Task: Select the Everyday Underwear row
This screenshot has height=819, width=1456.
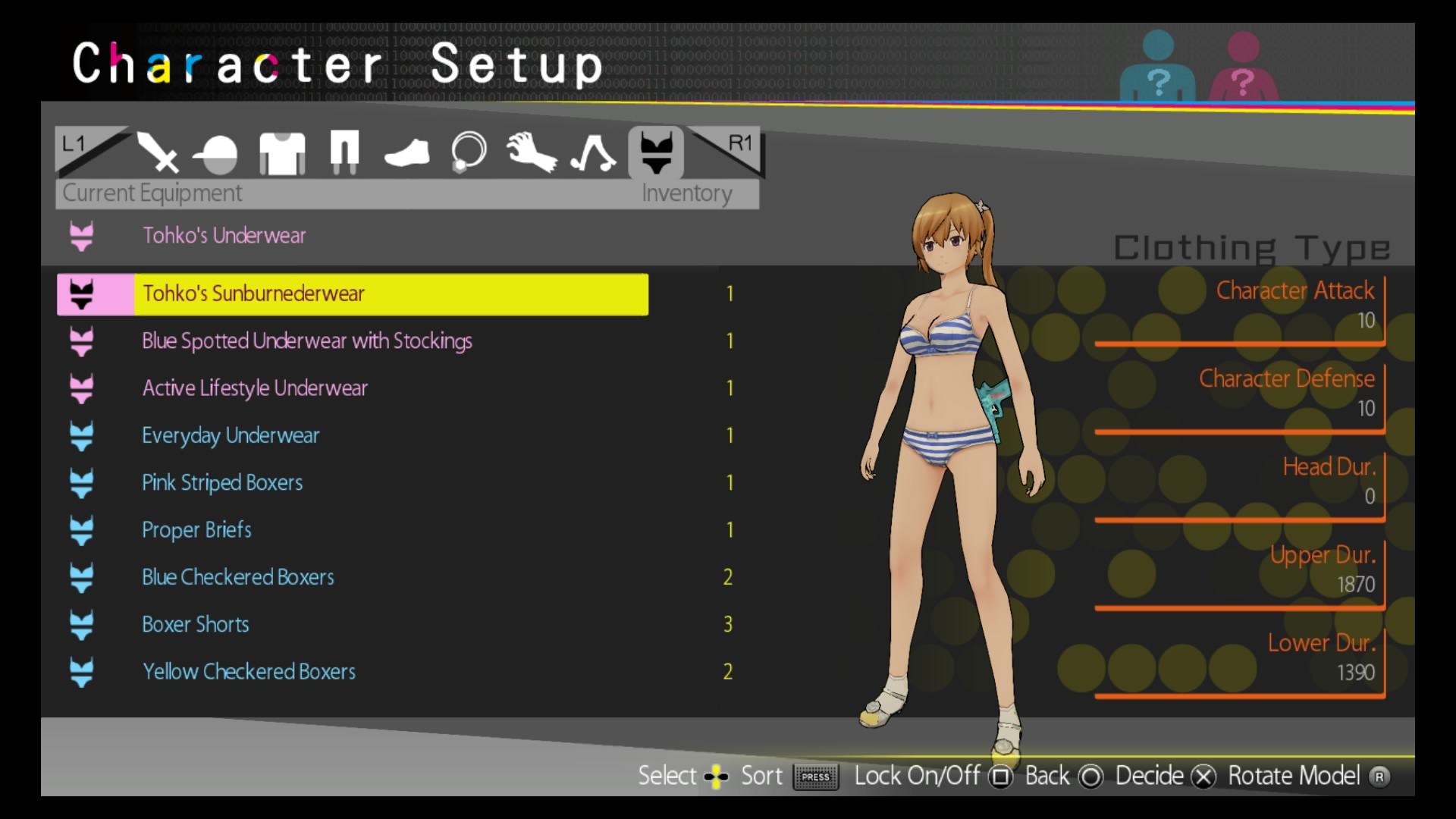Action: [231, 435]
